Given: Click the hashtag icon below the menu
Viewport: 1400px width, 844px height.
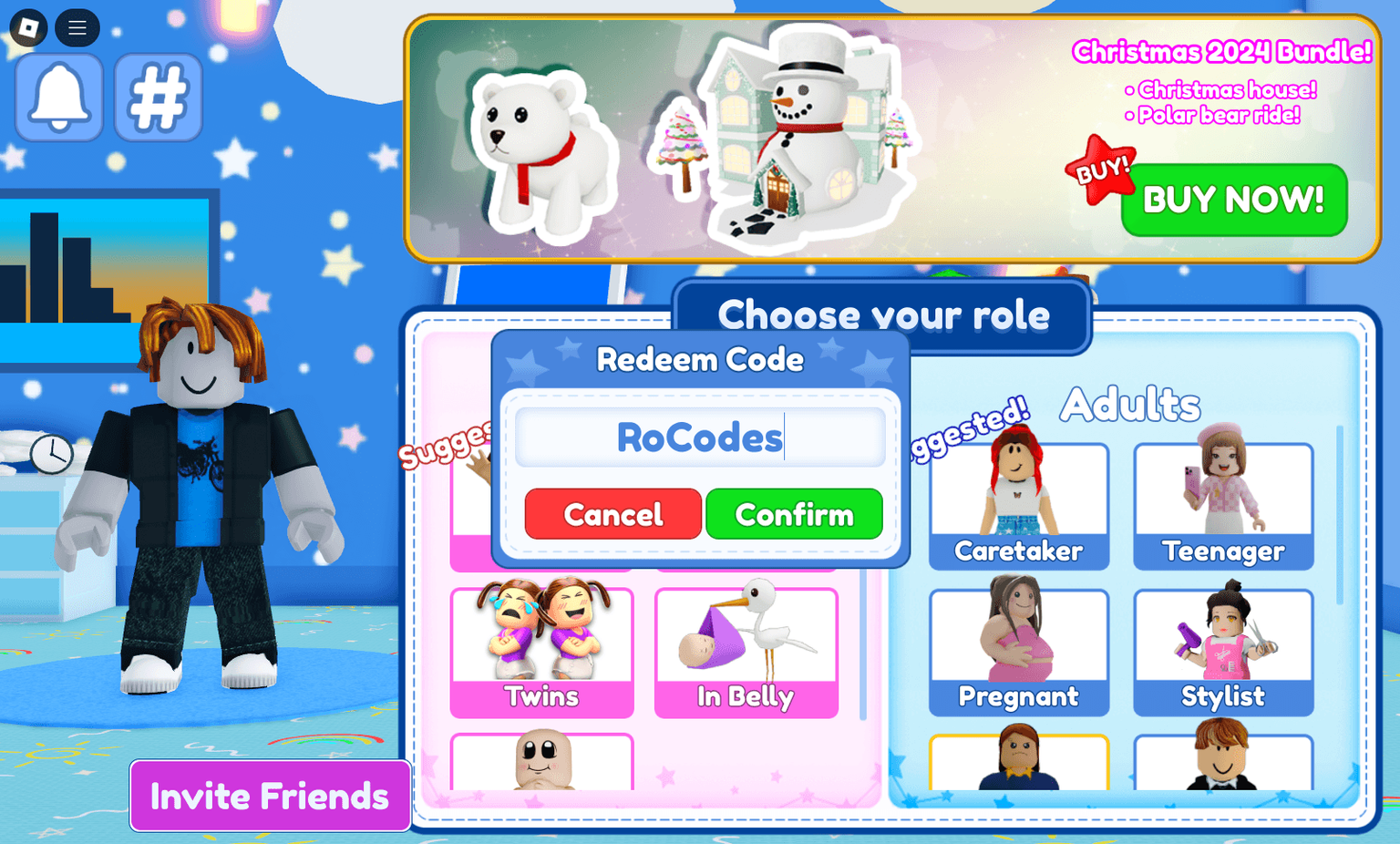Looking at the screenshot, I should [157, 97].
